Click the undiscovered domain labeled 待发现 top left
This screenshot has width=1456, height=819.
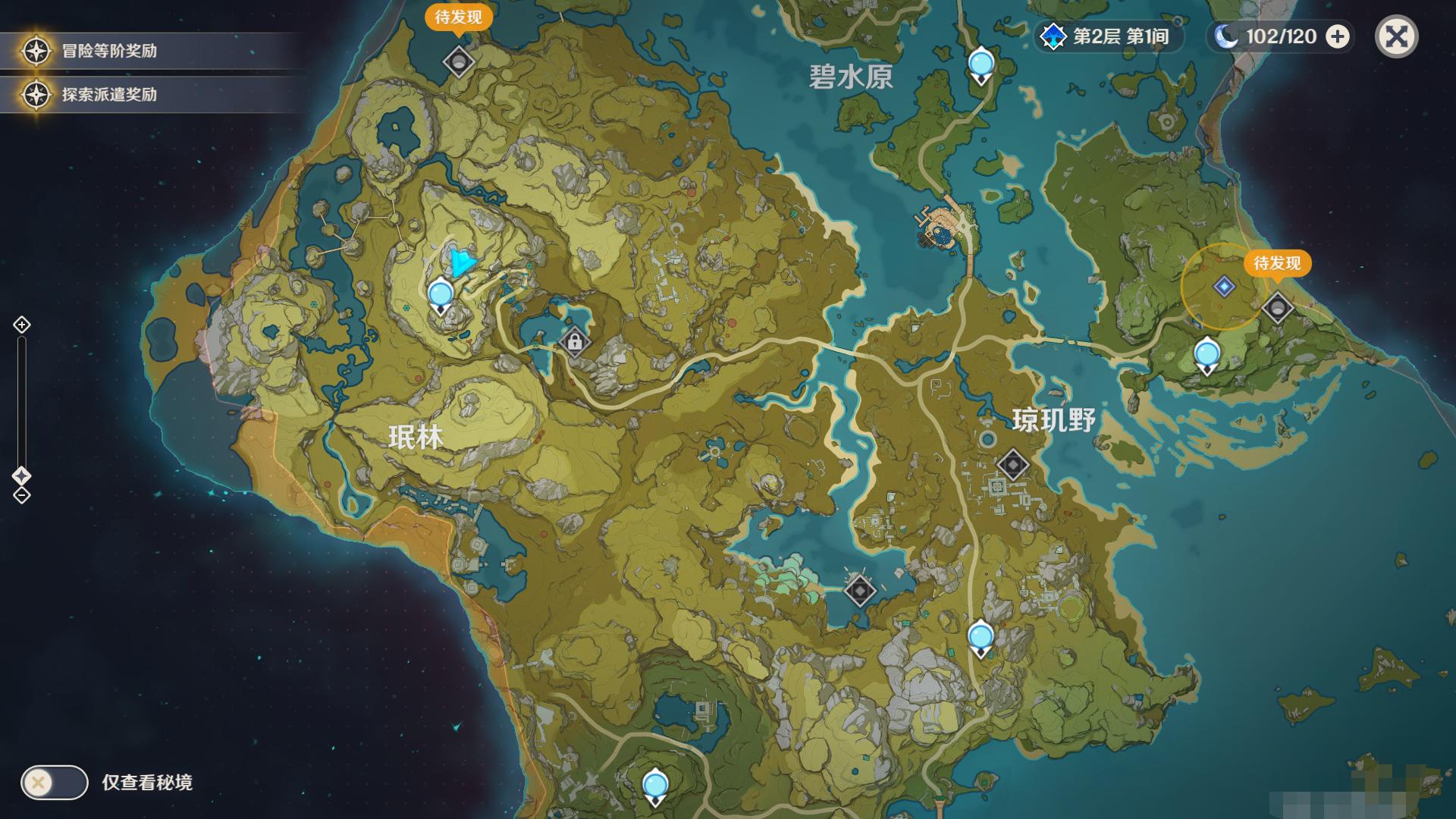460,61
